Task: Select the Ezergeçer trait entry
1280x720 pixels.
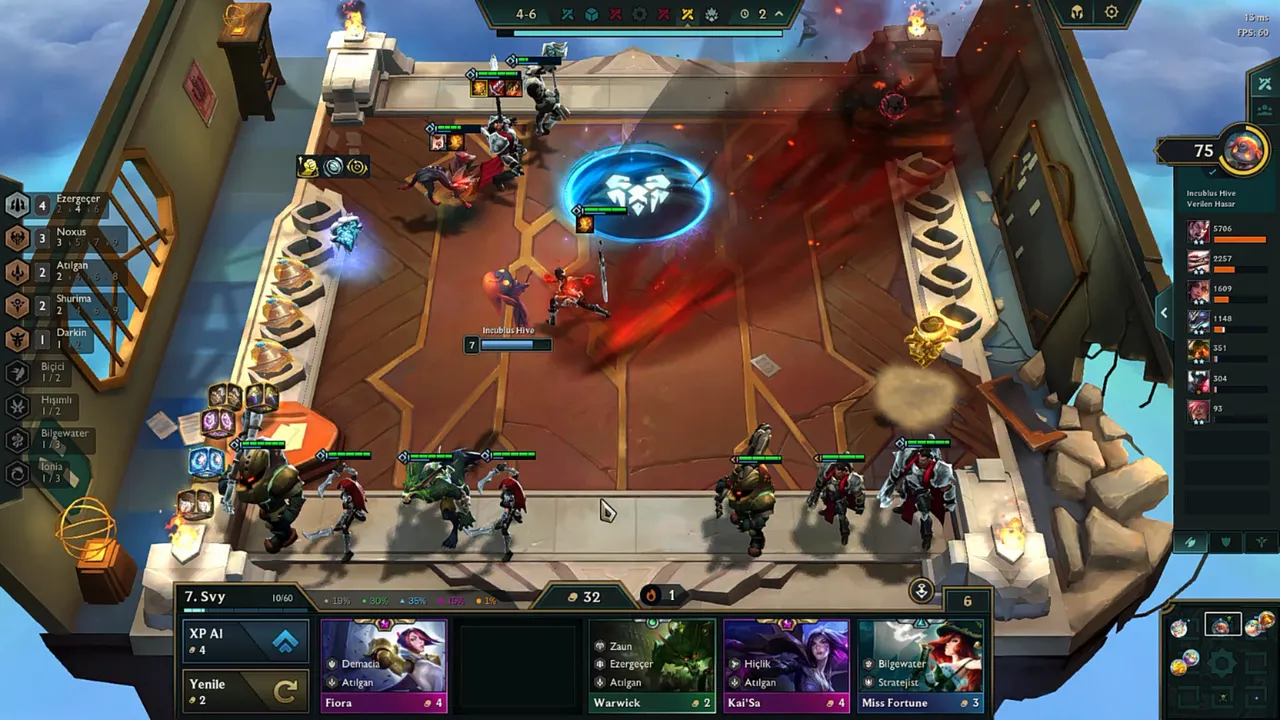Action: tap(60, 204)
